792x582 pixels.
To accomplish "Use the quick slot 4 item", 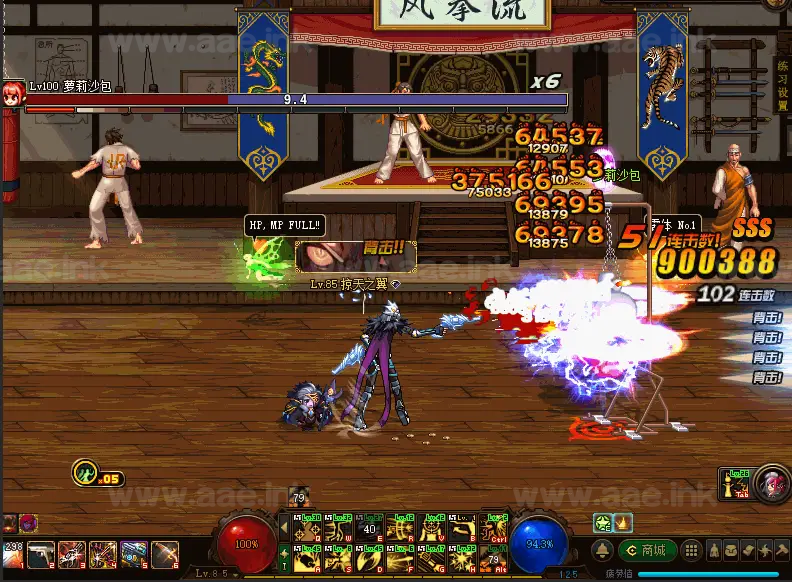I will click(x=103, y=554).
